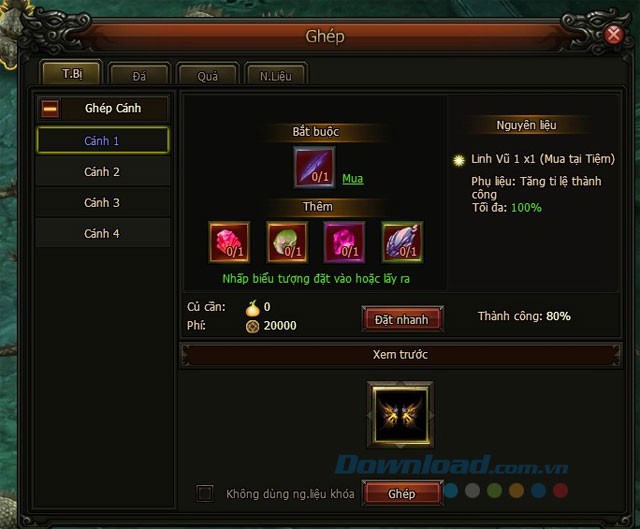640x529 pixels.
Task: Choose the Cánh 2 recipe
Action: click(x=102, y=172)
